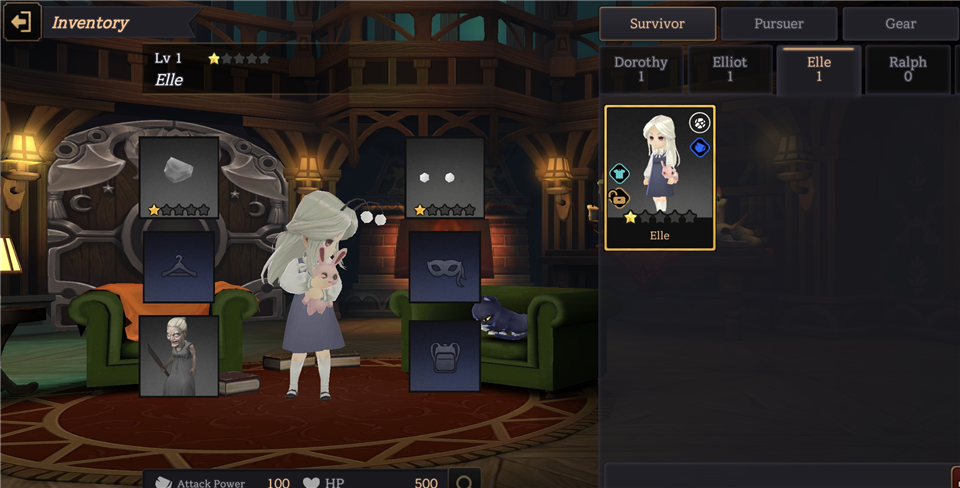The image size is (960, 488).
Task: Open the empty clothing hanger slot
Action: pyautogui.click(x=179, y=267)
